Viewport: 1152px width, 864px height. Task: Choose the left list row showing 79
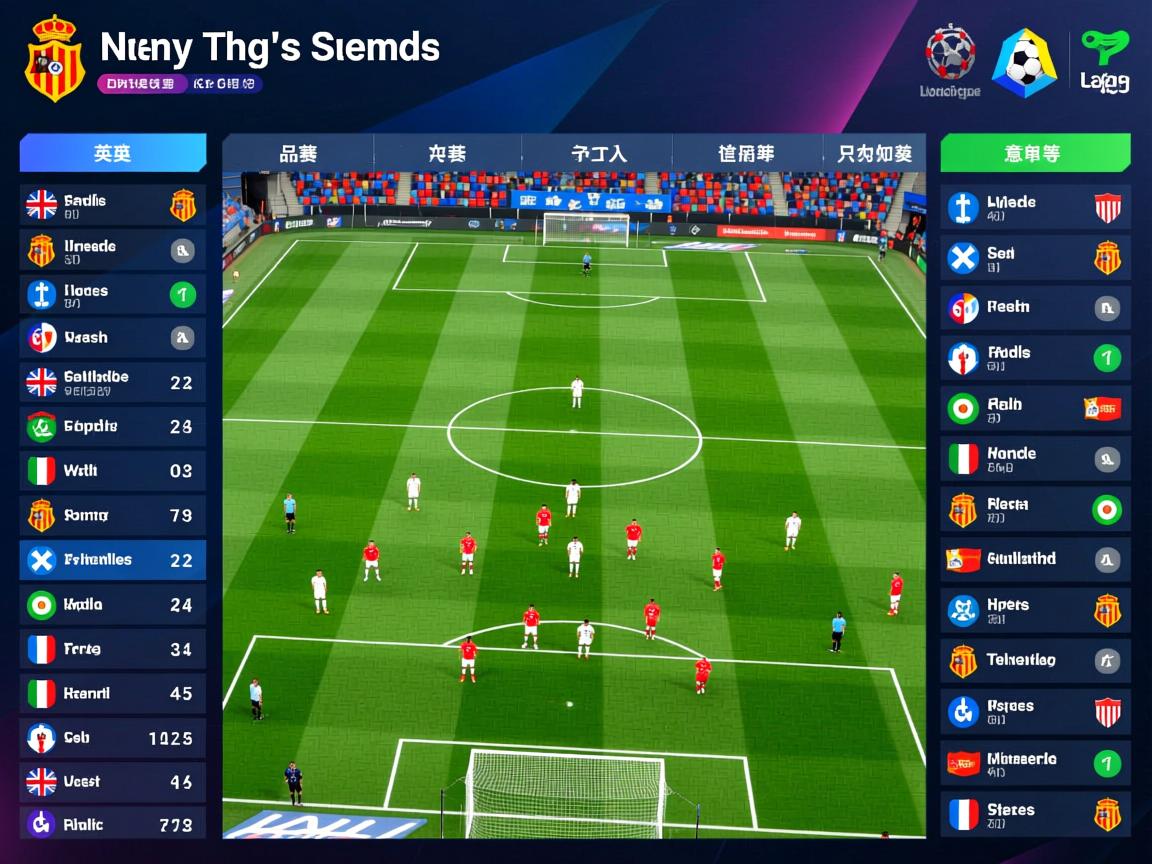point(112,516)
